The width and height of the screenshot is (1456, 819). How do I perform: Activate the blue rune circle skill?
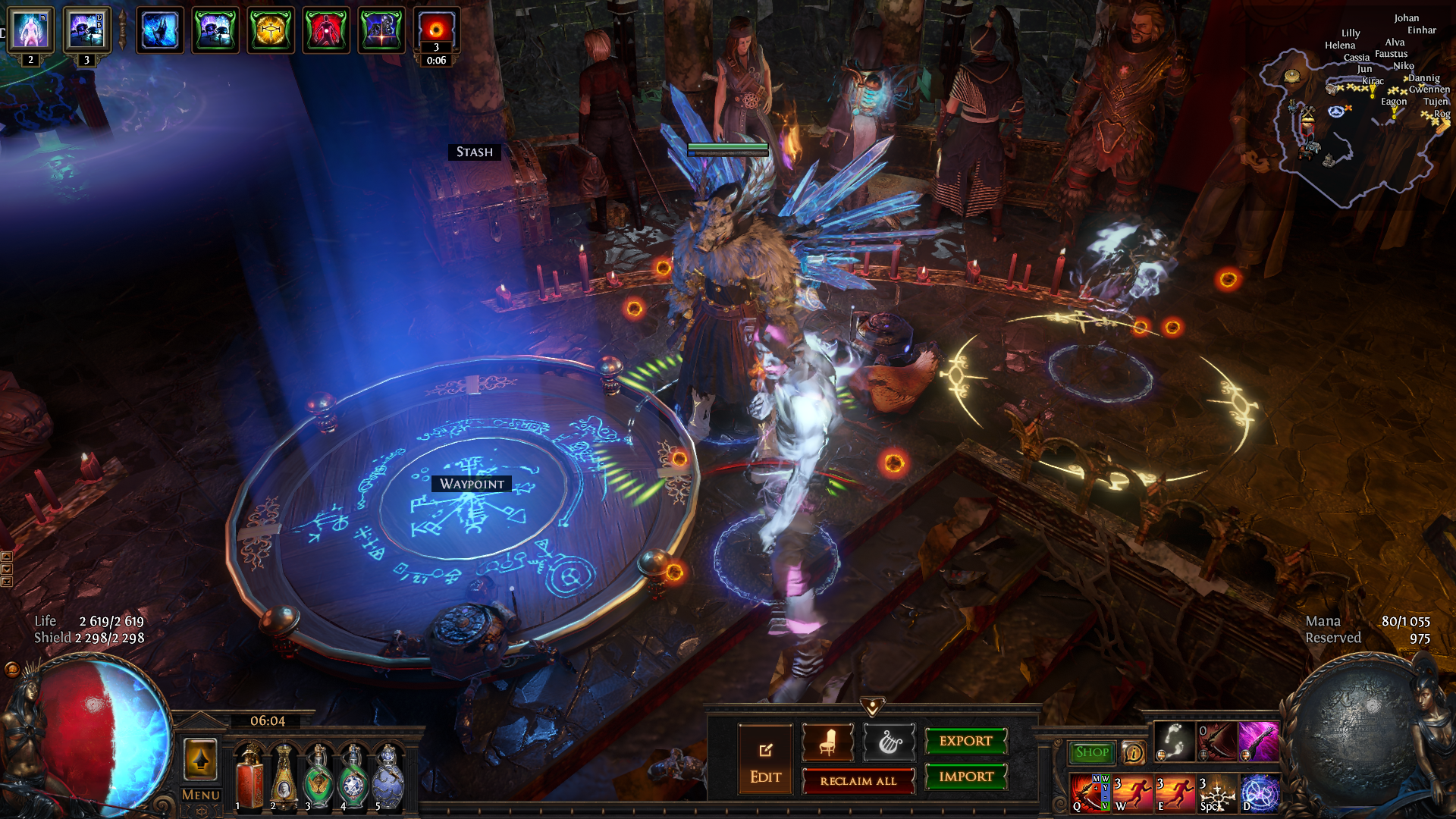point(1259,794)
